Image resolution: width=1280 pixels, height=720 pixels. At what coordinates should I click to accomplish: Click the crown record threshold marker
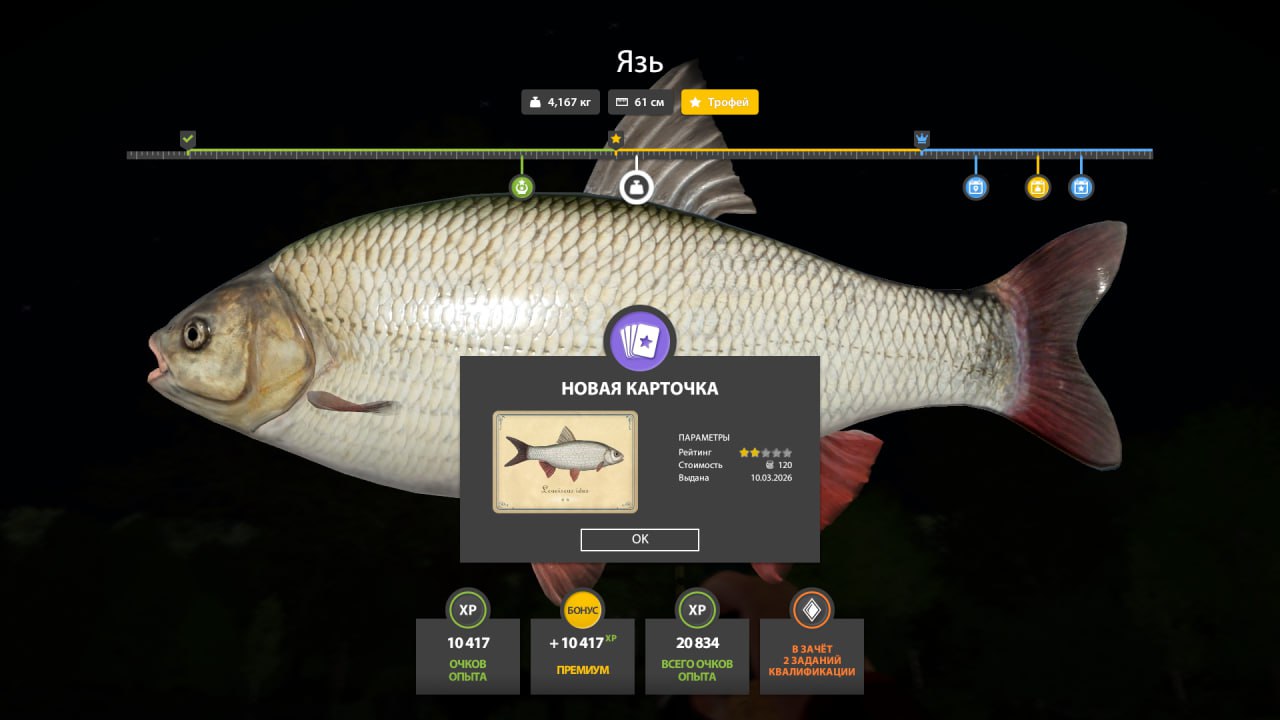tap(922, 139)
